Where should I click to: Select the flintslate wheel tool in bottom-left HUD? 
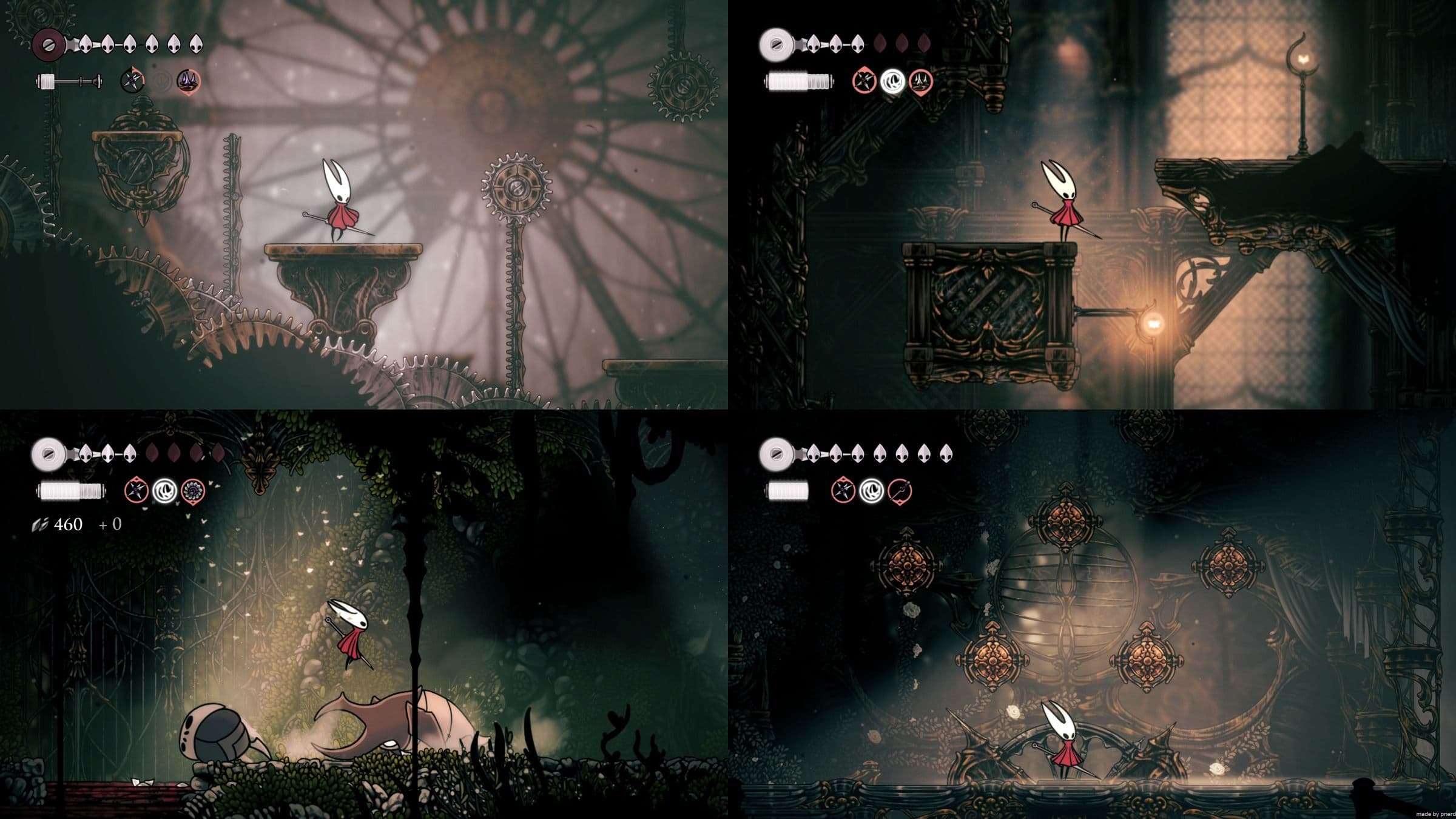[192, 490]
